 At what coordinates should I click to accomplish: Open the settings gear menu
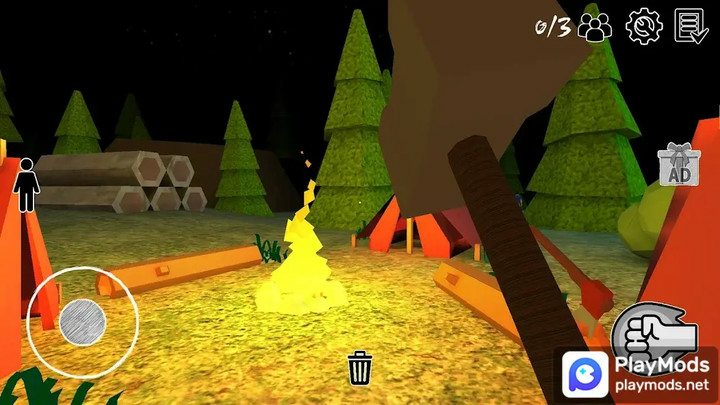tap(644, 26)
